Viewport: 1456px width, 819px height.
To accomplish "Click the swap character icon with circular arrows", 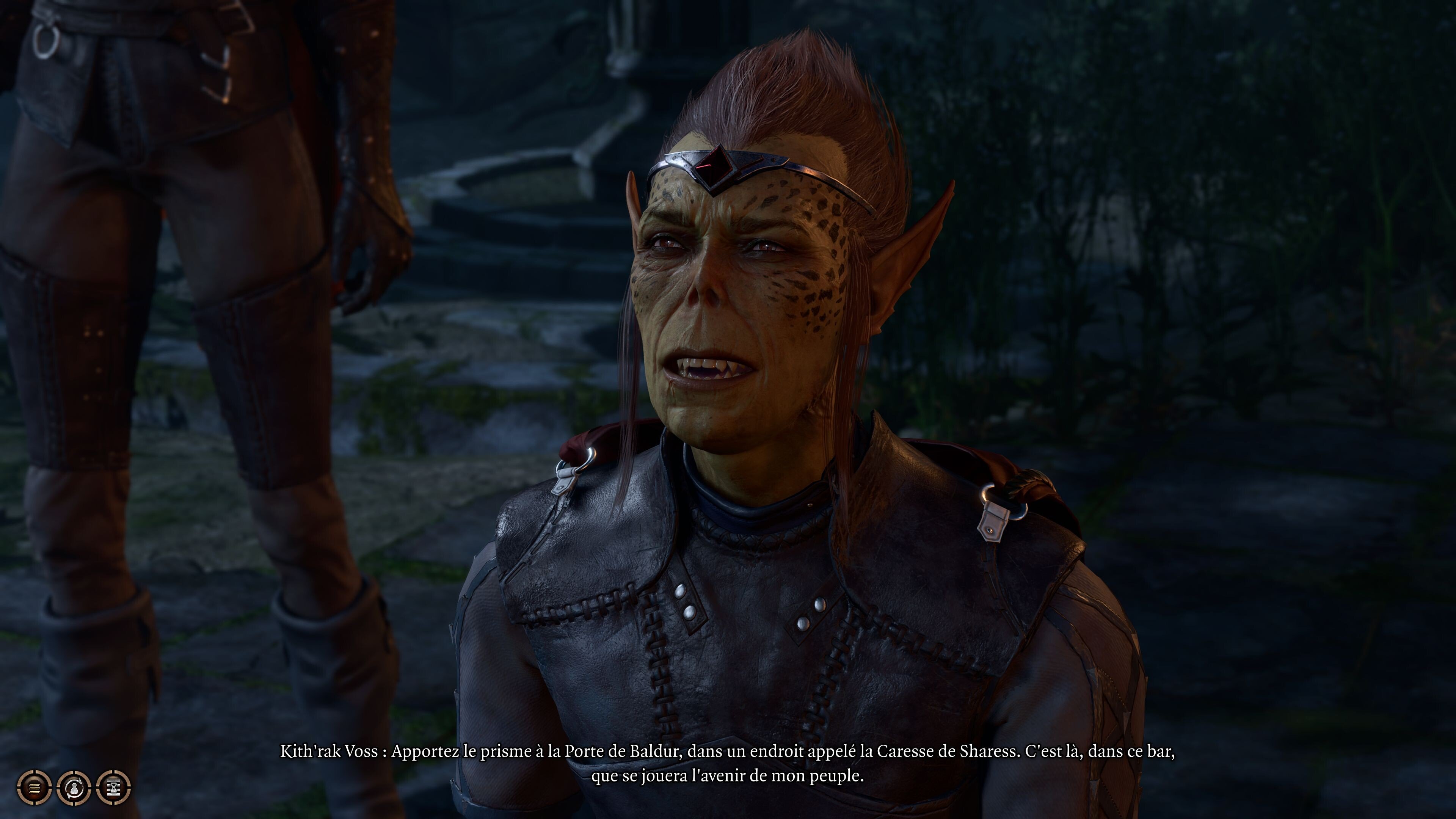I will tap(74, 786).
